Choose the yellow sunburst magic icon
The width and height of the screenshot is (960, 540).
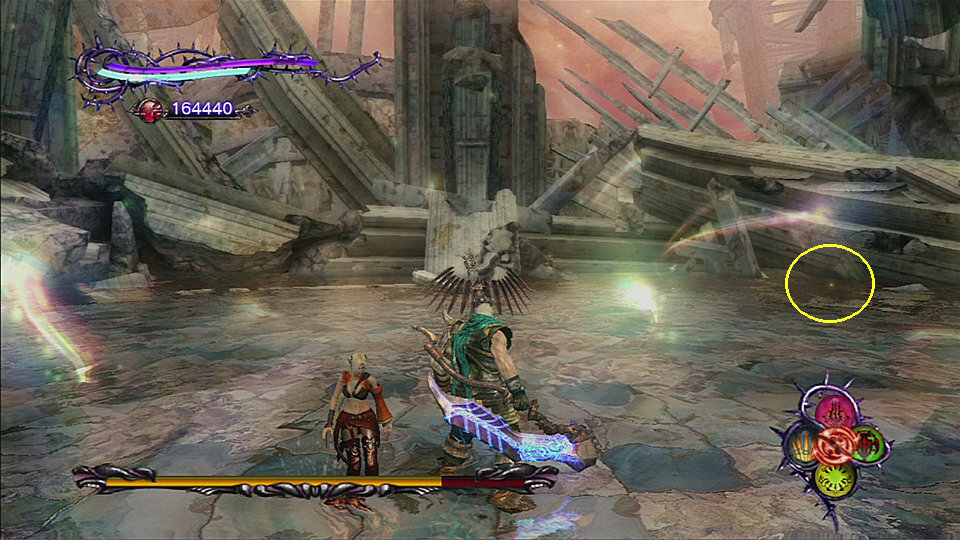[833, 477]
